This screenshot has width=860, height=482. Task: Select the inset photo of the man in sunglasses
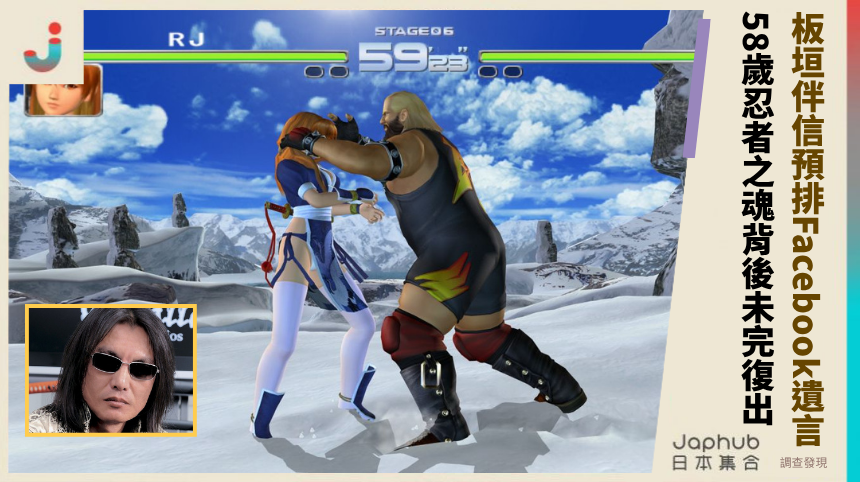click(111, 370)
